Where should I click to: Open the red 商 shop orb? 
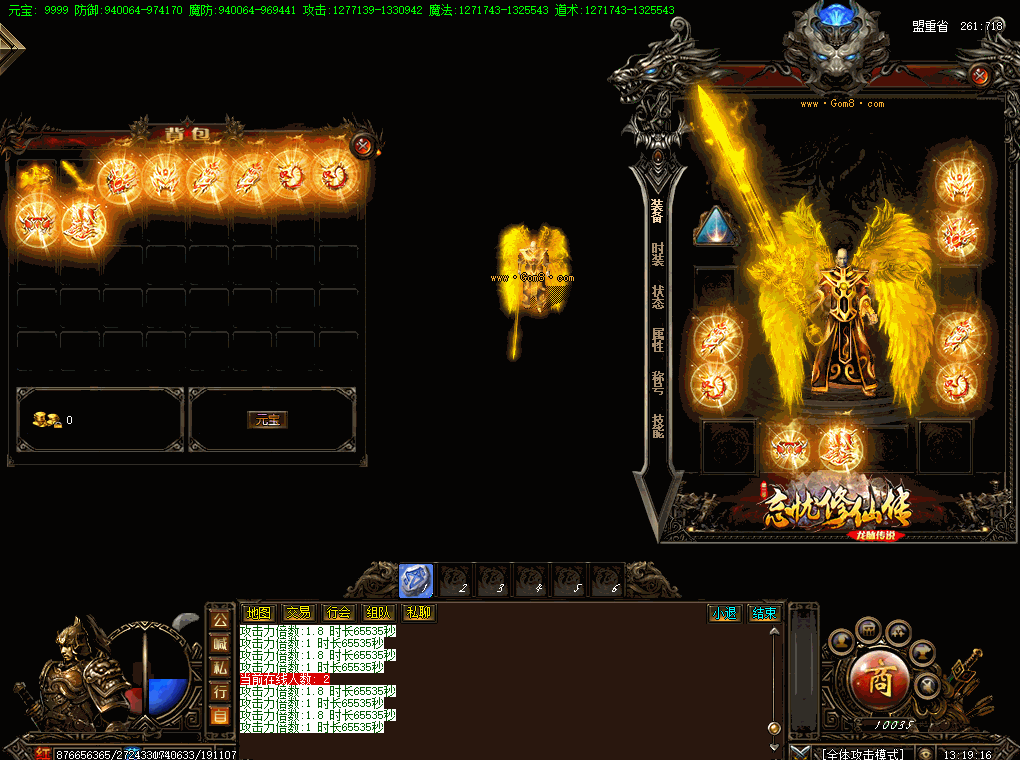click(879, 679)
